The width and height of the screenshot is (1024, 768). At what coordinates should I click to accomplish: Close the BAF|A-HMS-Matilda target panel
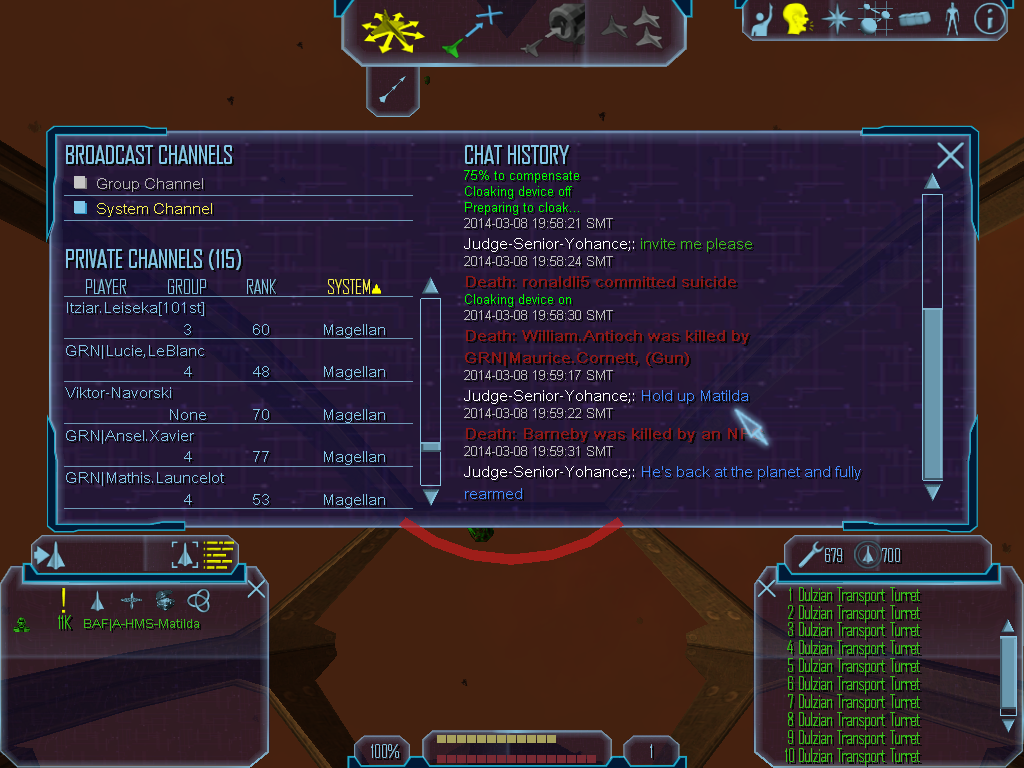click(256, 588)
